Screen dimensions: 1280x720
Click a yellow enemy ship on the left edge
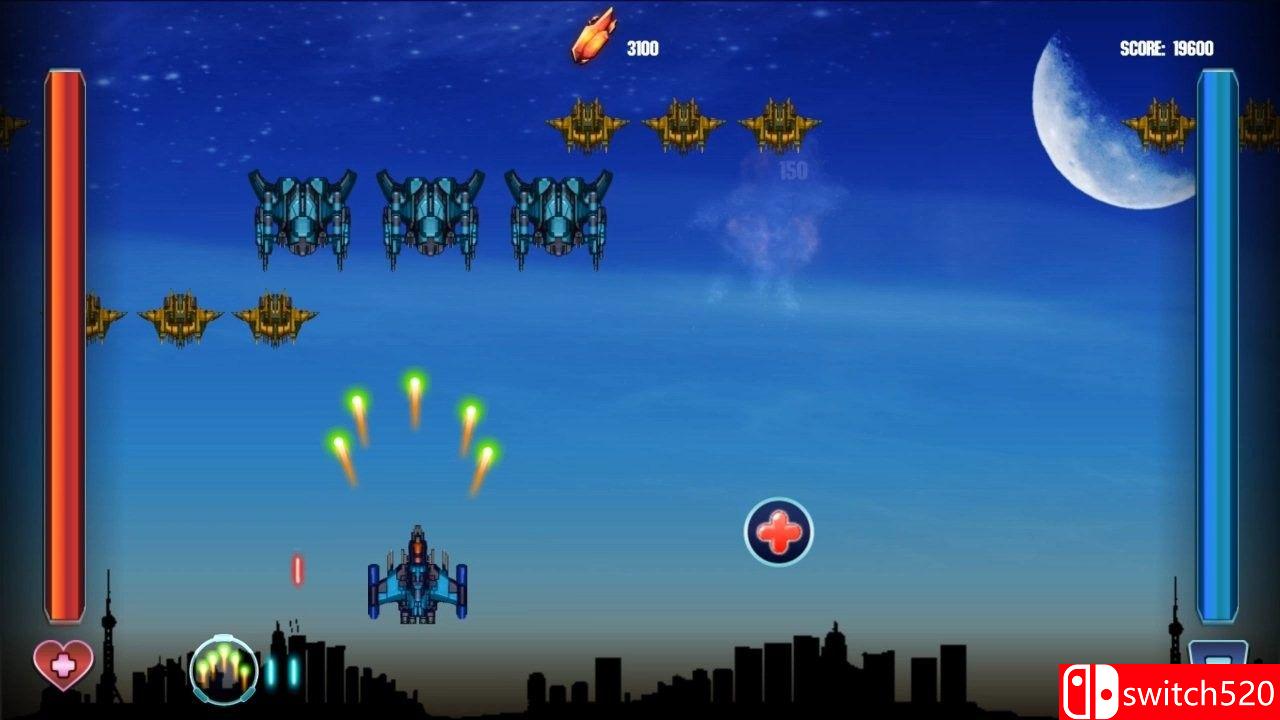tap(178, 315)
